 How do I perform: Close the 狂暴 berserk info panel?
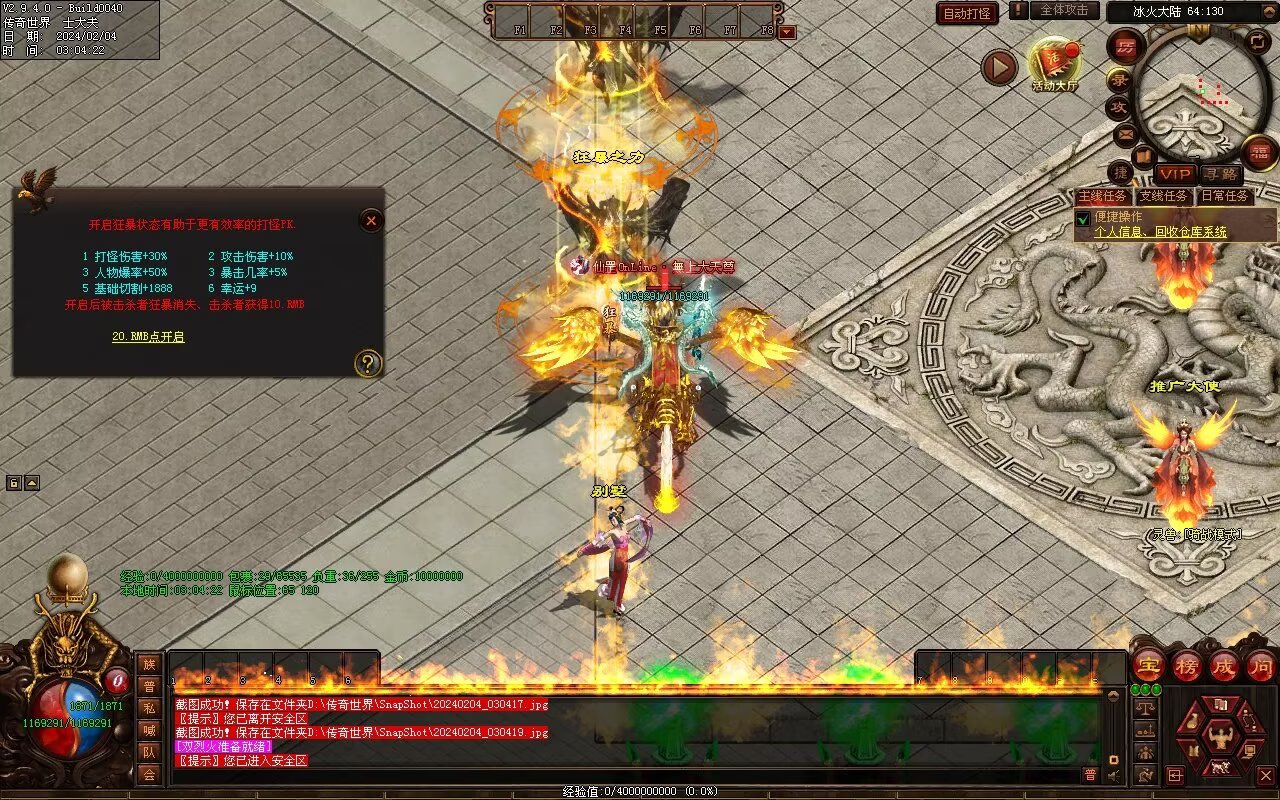[371, 220]
